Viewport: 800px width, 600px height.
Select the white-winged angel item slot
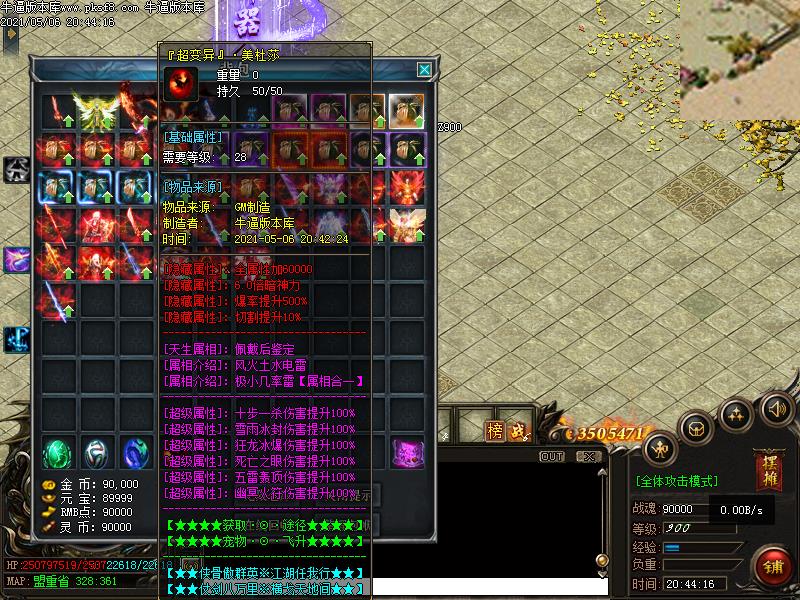pyautogui.click(x=406, y=225)
